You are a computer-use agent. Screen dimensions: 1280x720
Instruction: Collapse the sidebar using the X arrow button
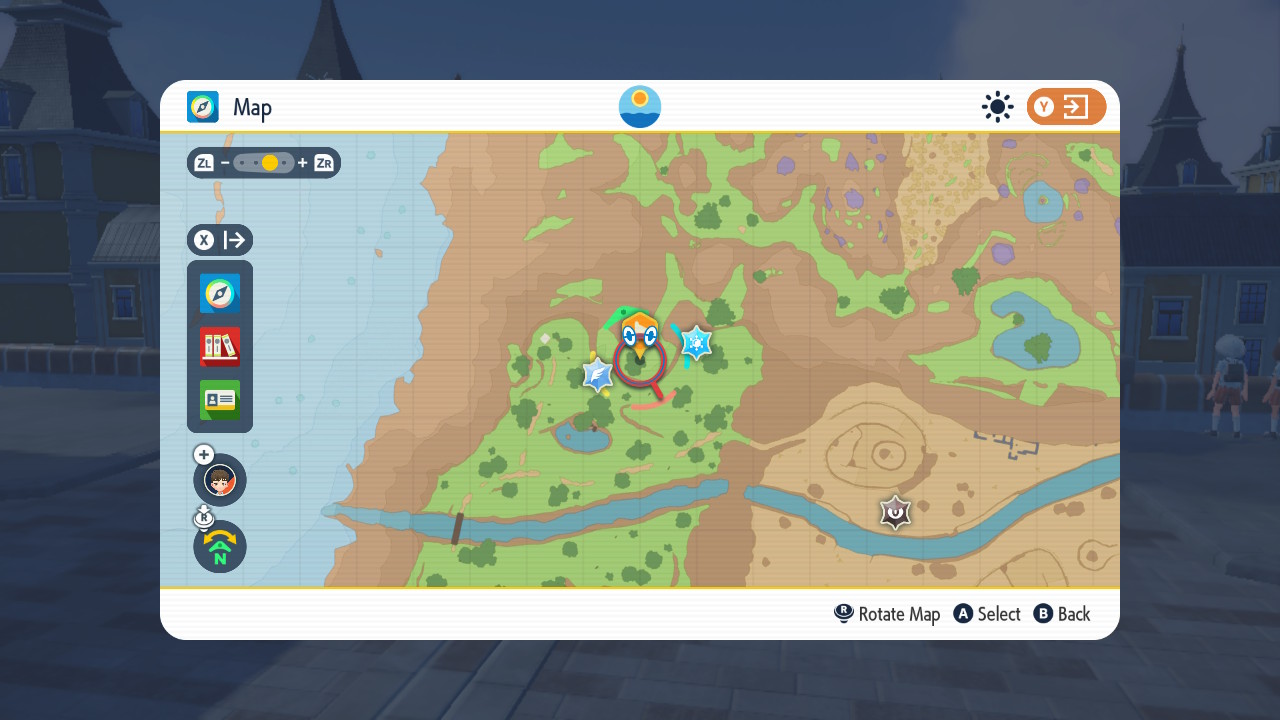pos(219,240)
